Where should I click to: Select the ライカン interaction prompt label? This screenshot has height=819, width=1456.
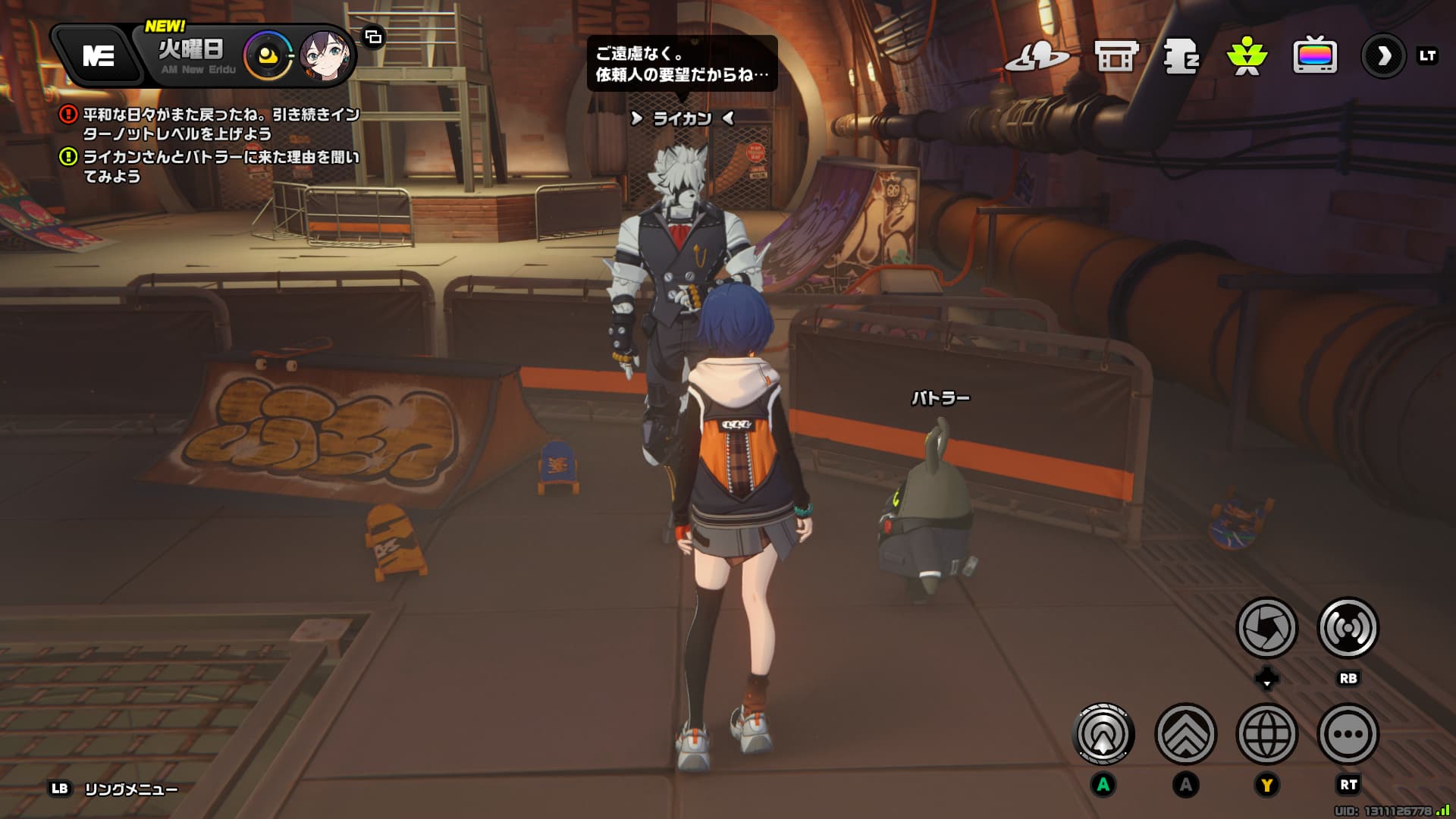[682, 118]
